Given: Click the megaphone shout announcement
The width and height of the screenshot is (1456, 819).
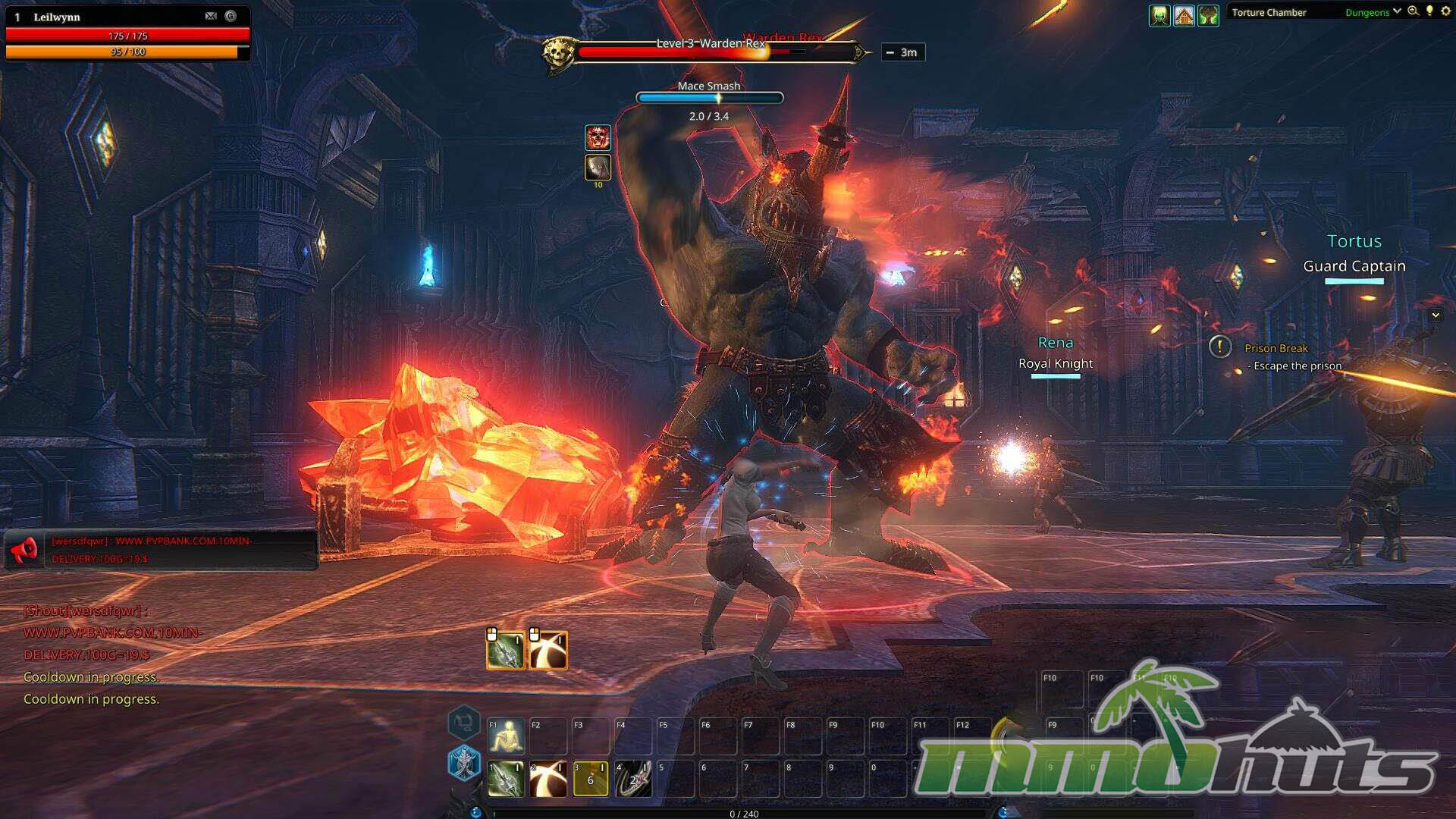Looking at the screenshot, I should click(25, 550).
